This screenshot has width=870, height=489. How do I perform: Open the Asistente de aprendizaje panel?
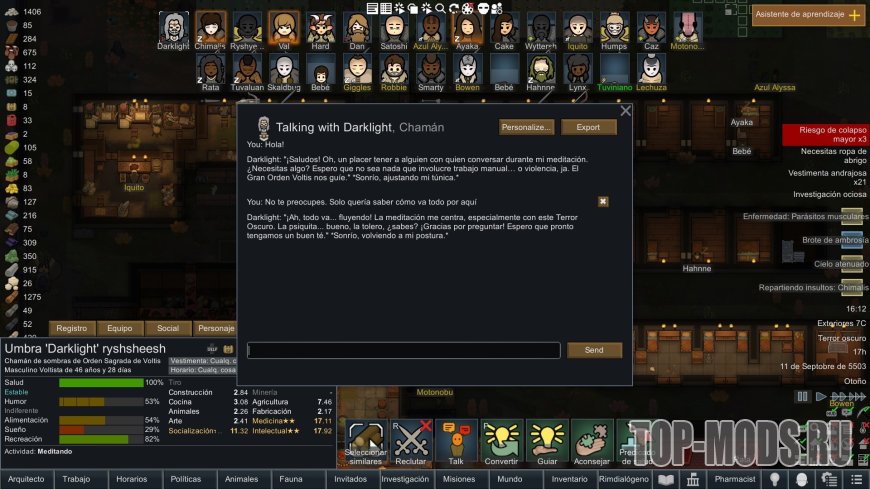(808, 15)
